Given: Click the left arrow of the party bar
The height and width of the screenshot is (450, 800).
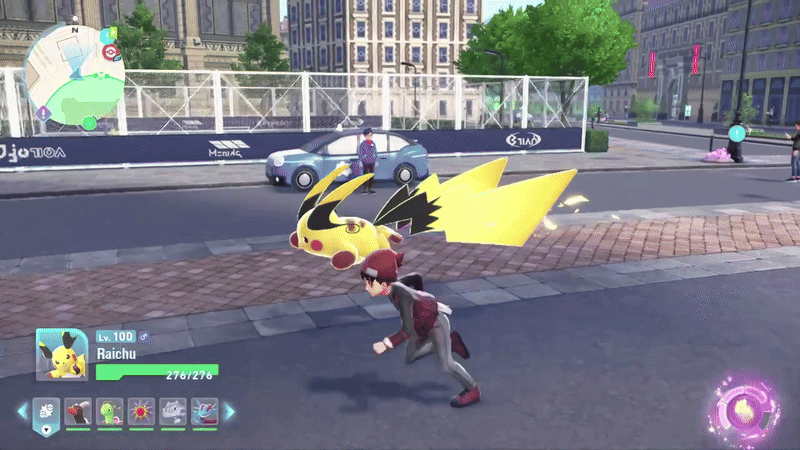Looking at the screenshot, I should point(22,411).
